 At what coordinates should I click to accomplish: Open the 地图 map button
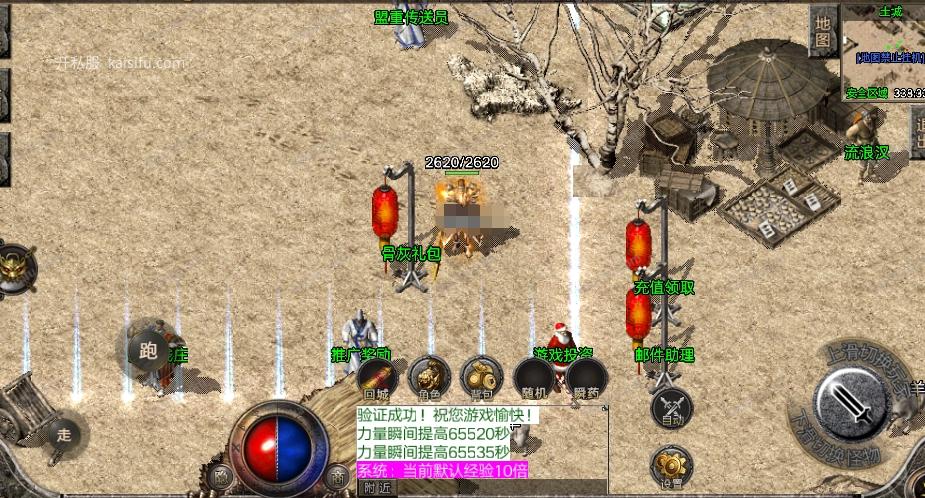click(822, 34)
